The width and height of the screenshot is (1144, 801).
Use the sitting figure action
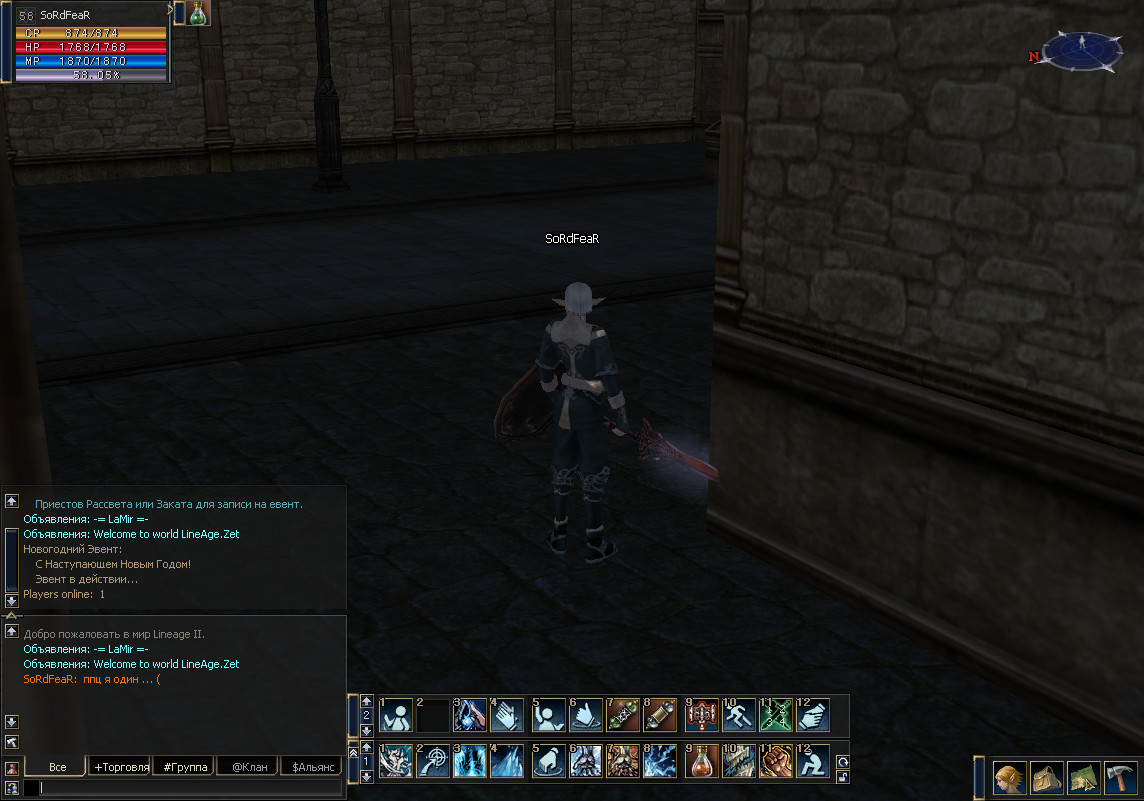point(815,761)
